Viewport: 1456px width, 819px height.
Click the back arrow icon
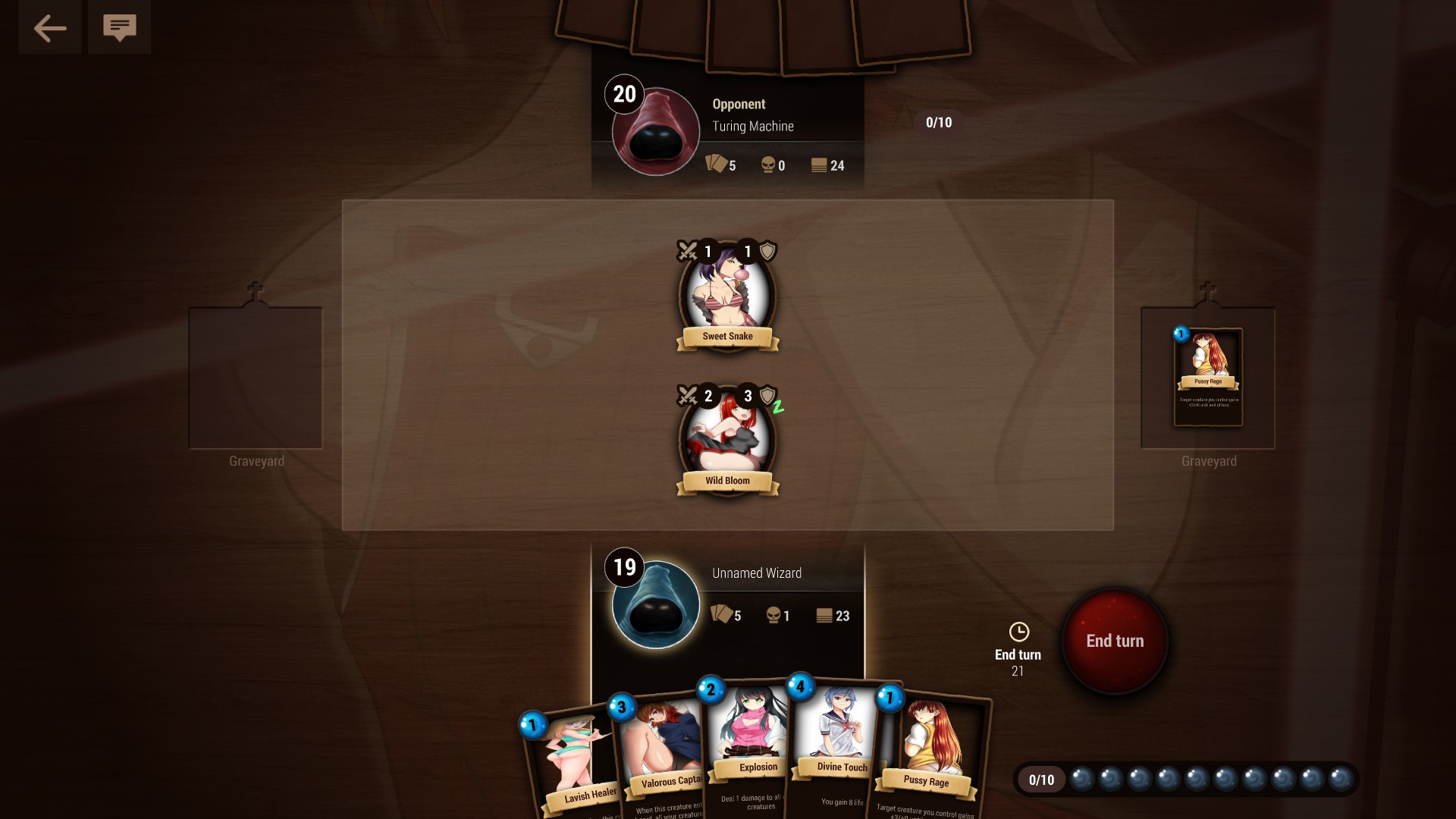(x=49, y=27)
